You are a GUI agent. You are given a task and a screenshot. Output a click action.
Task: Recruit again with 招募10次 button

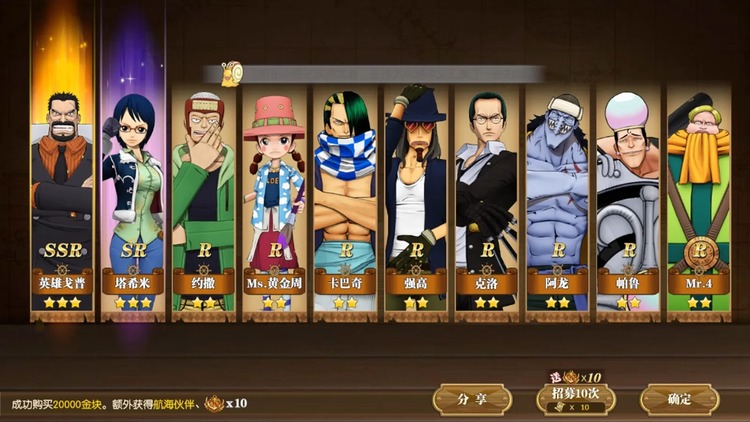pyautogui.click(x=576, y=399)
